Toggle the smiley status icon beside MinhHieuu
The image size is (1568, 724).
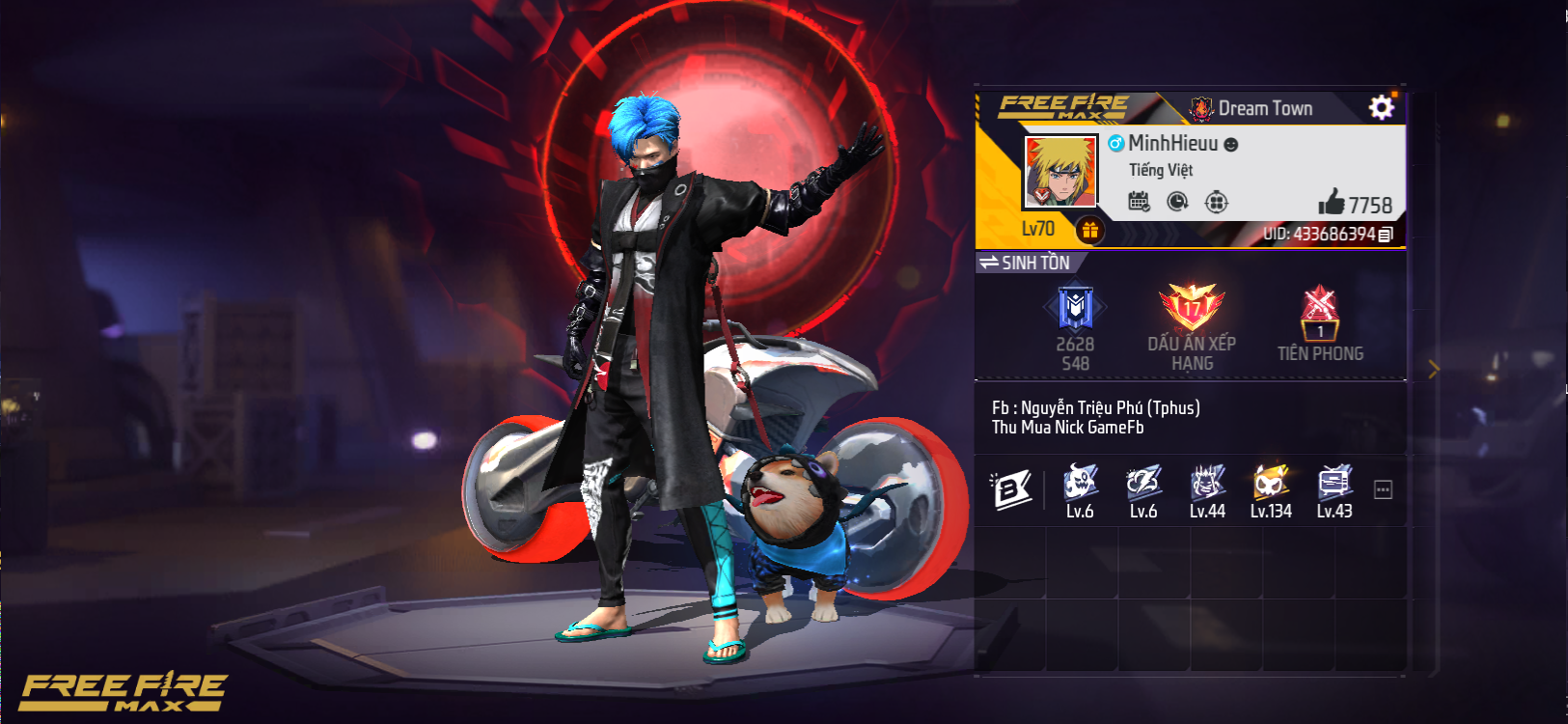pos(1230,144)
